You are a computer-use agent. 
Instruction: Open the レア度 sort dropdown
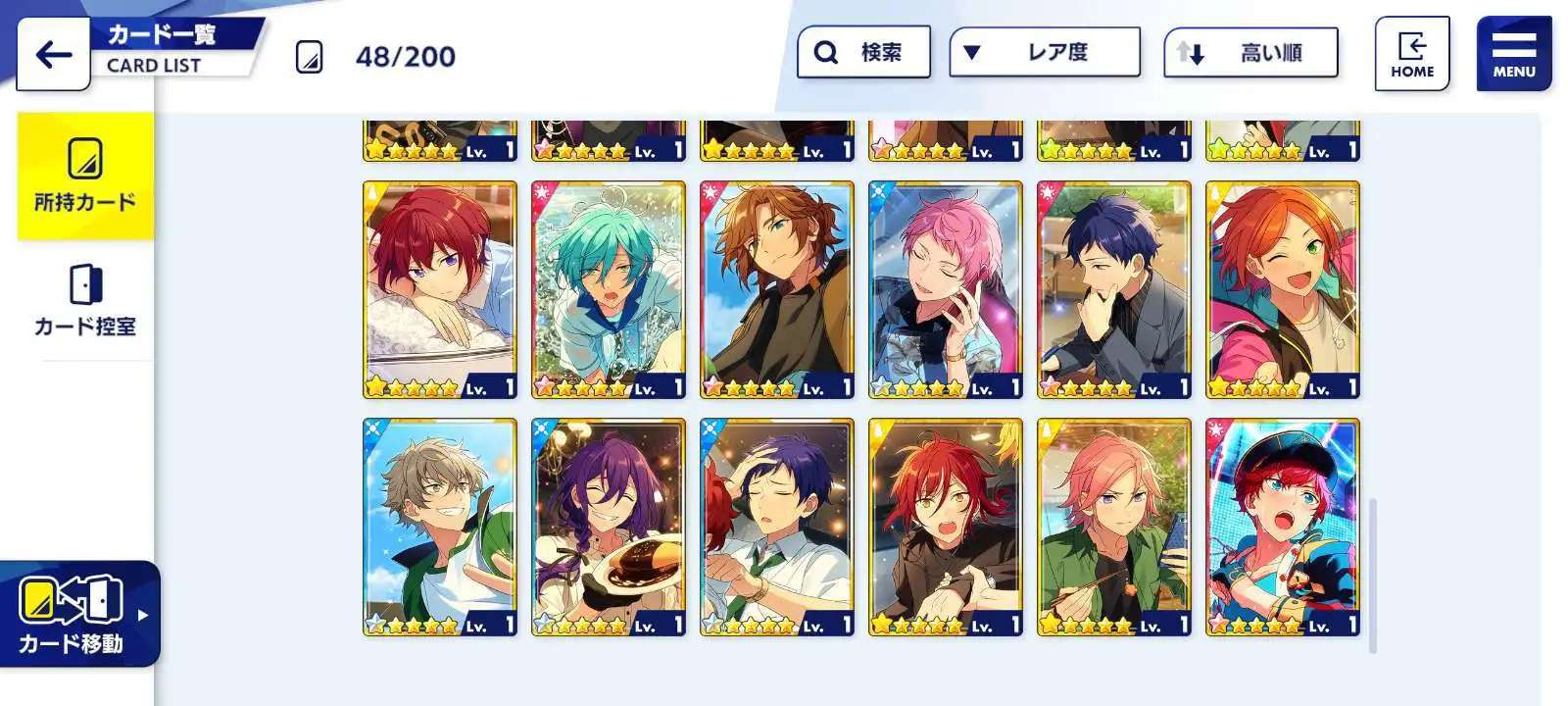1045,52
